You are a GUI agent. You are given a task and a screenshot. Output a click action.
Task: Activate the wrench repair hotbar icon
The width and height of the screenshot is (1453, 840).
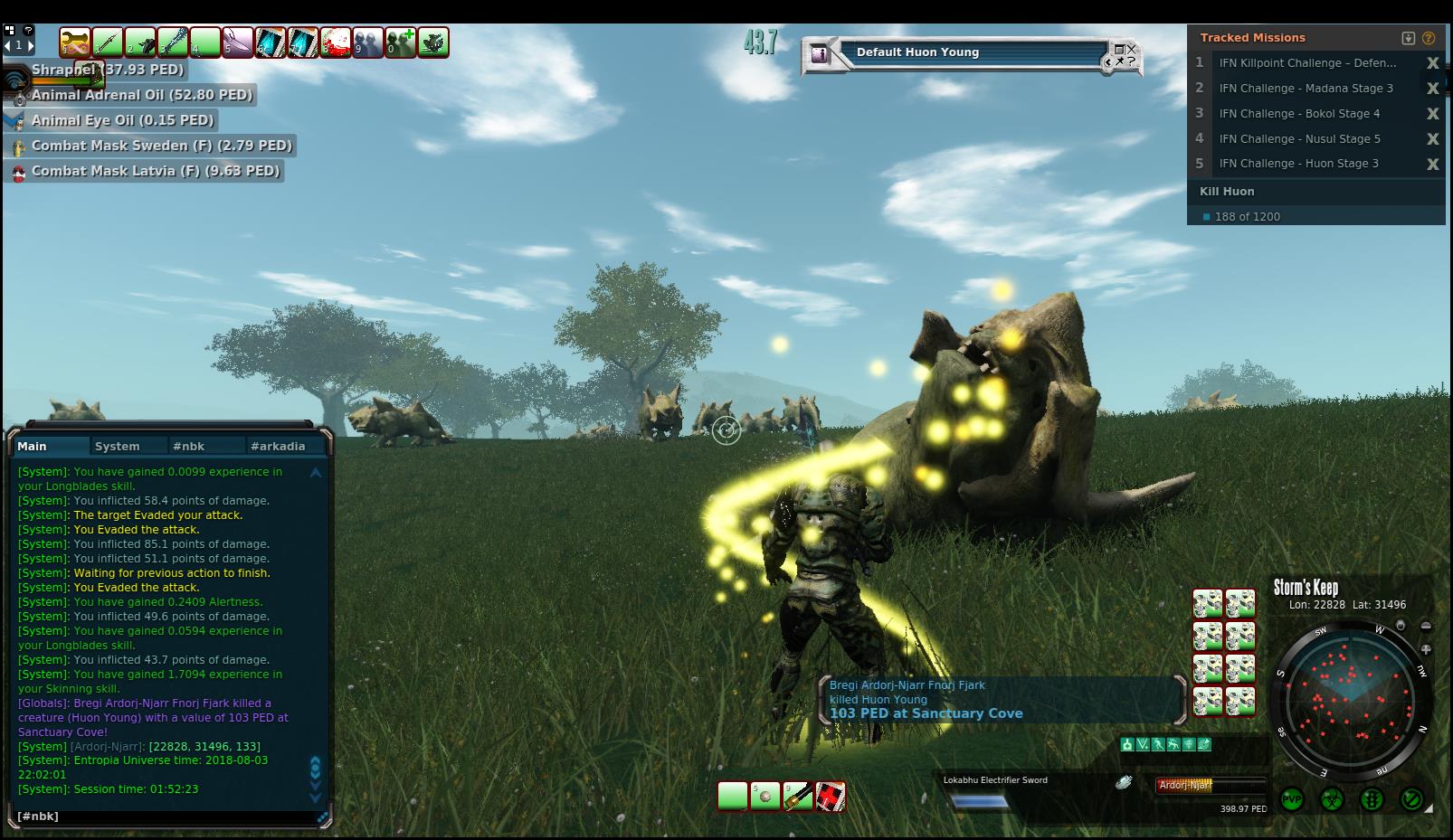[76, 42]
